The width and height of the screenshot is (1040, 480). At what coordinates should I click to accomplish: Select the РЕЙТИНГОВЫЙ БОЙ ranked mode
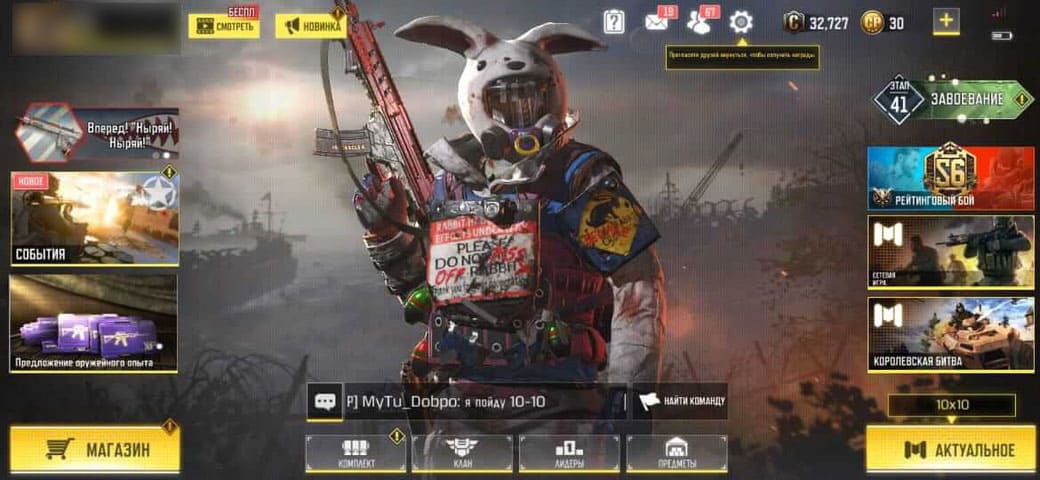point(950,178)
